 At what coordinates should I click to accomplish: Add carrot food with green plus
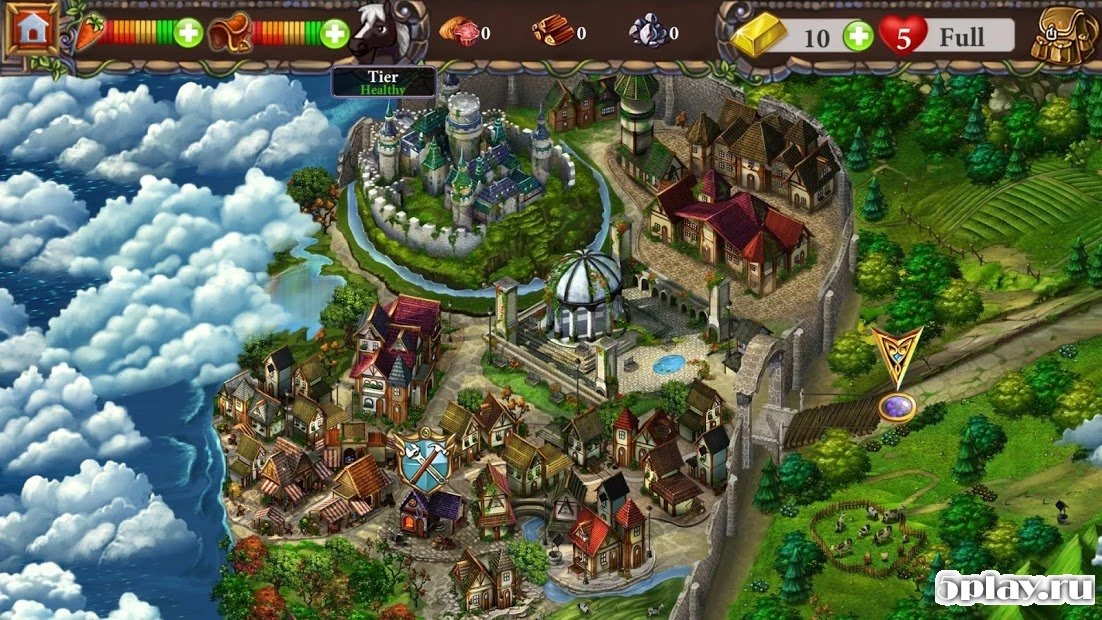coord(188,33)
